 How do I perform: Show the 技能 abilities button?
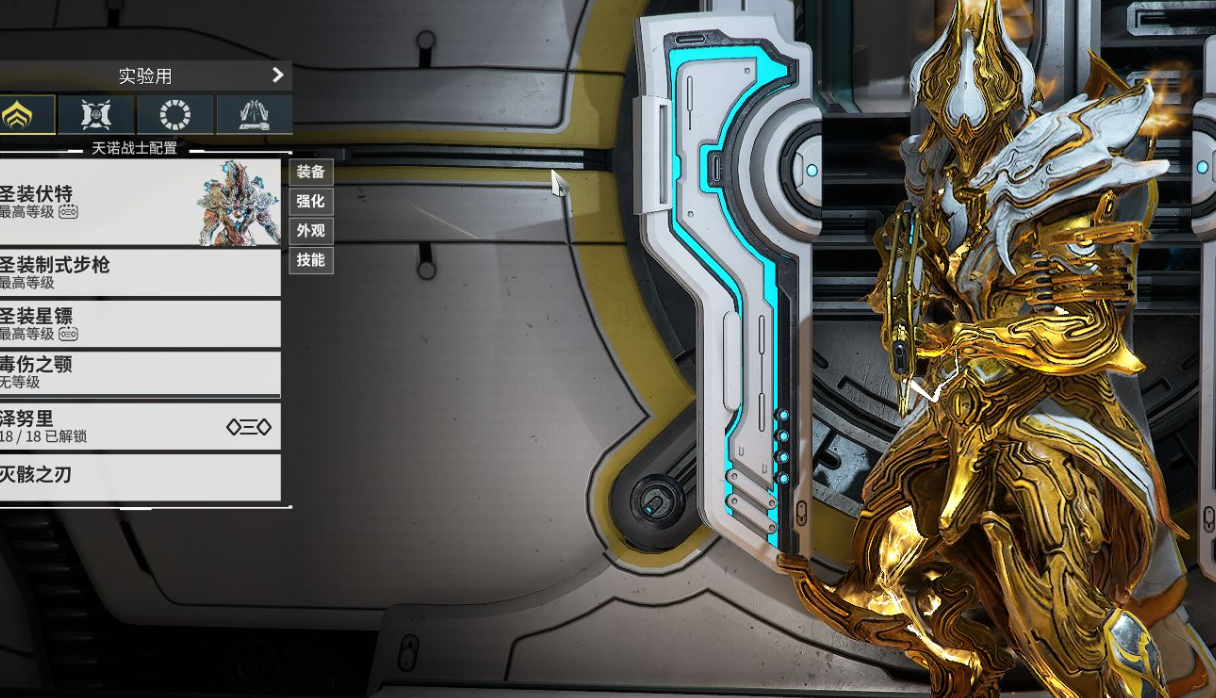tap(311, 260)
